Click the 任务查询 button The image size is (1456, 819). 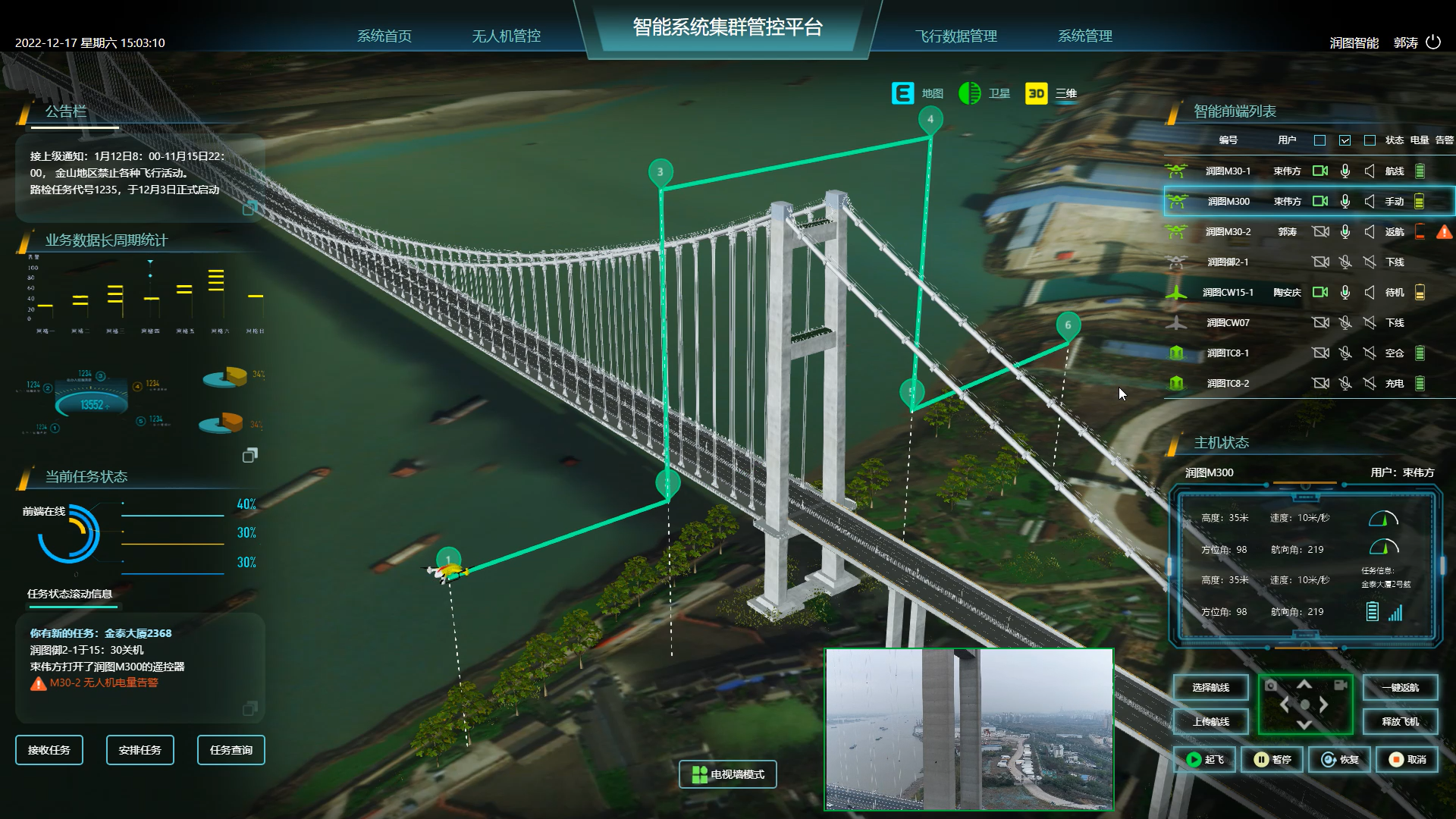[231, 750]
